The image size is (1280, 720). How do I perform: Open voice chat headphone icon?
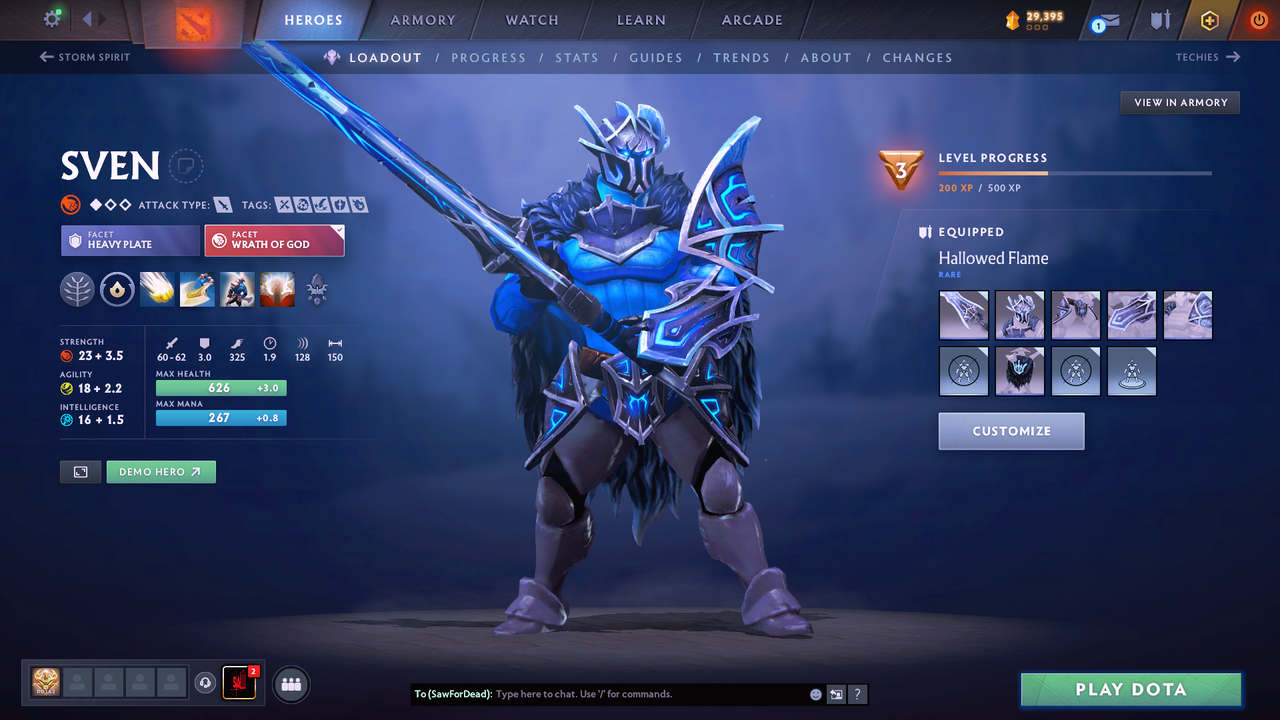click(207, 683)
